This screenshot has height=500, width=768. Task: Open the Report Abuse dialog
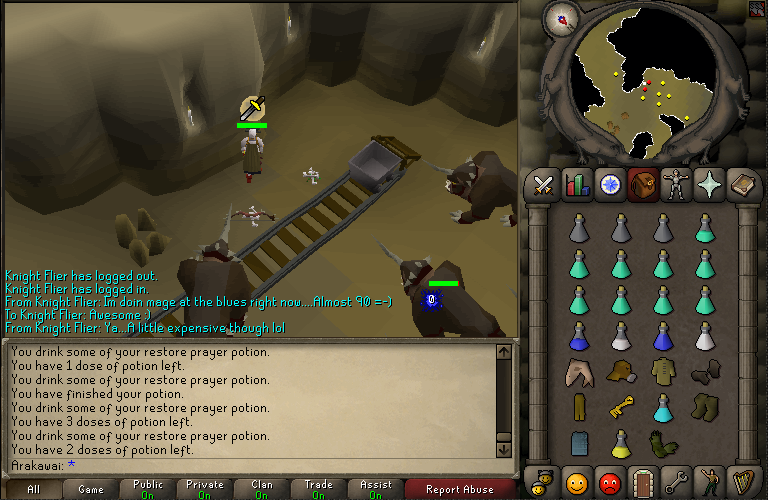(x=460, y=490)
